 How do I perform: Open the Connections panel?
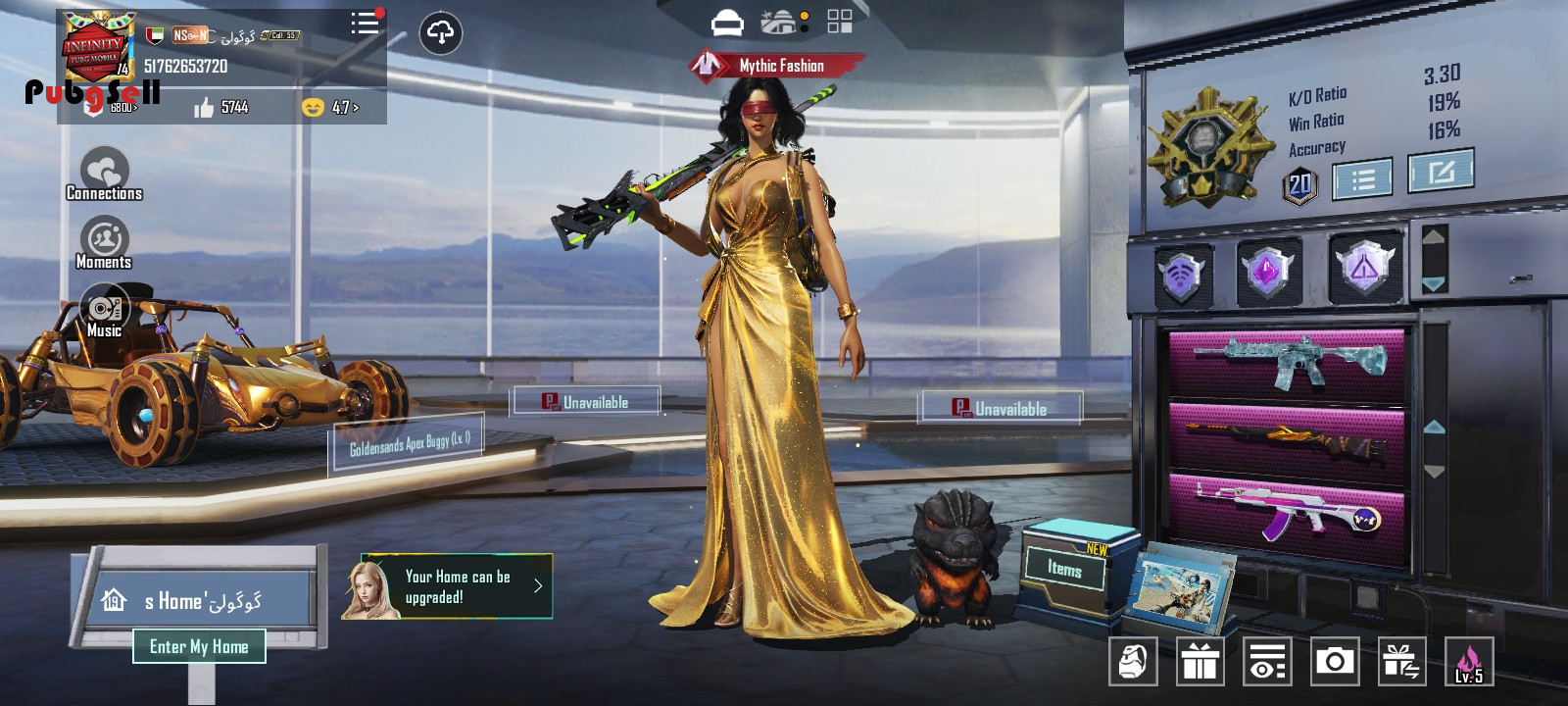104,174
